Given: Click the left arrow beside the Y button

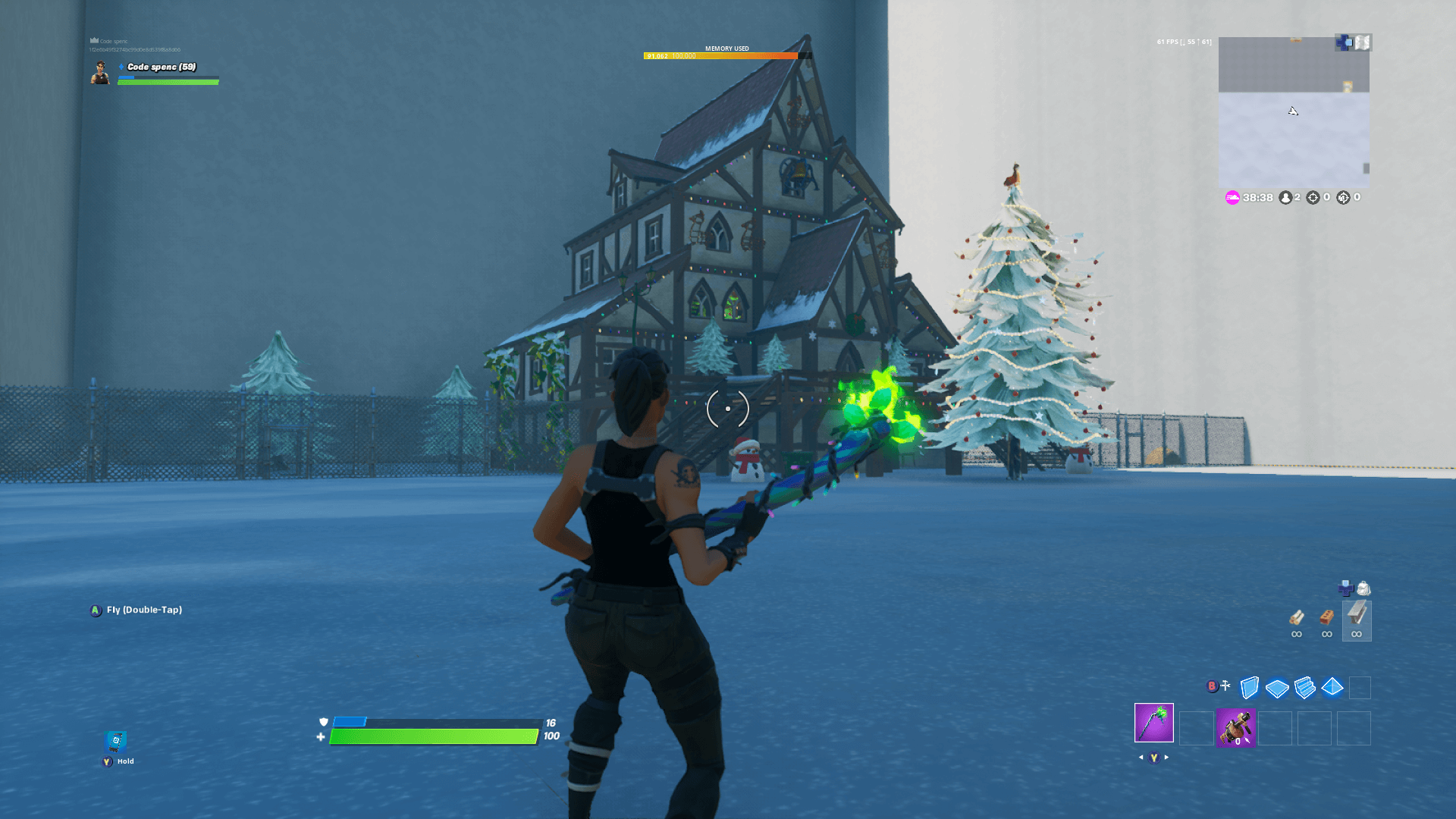Looking at the screenshot, I should click(1141, 756).
